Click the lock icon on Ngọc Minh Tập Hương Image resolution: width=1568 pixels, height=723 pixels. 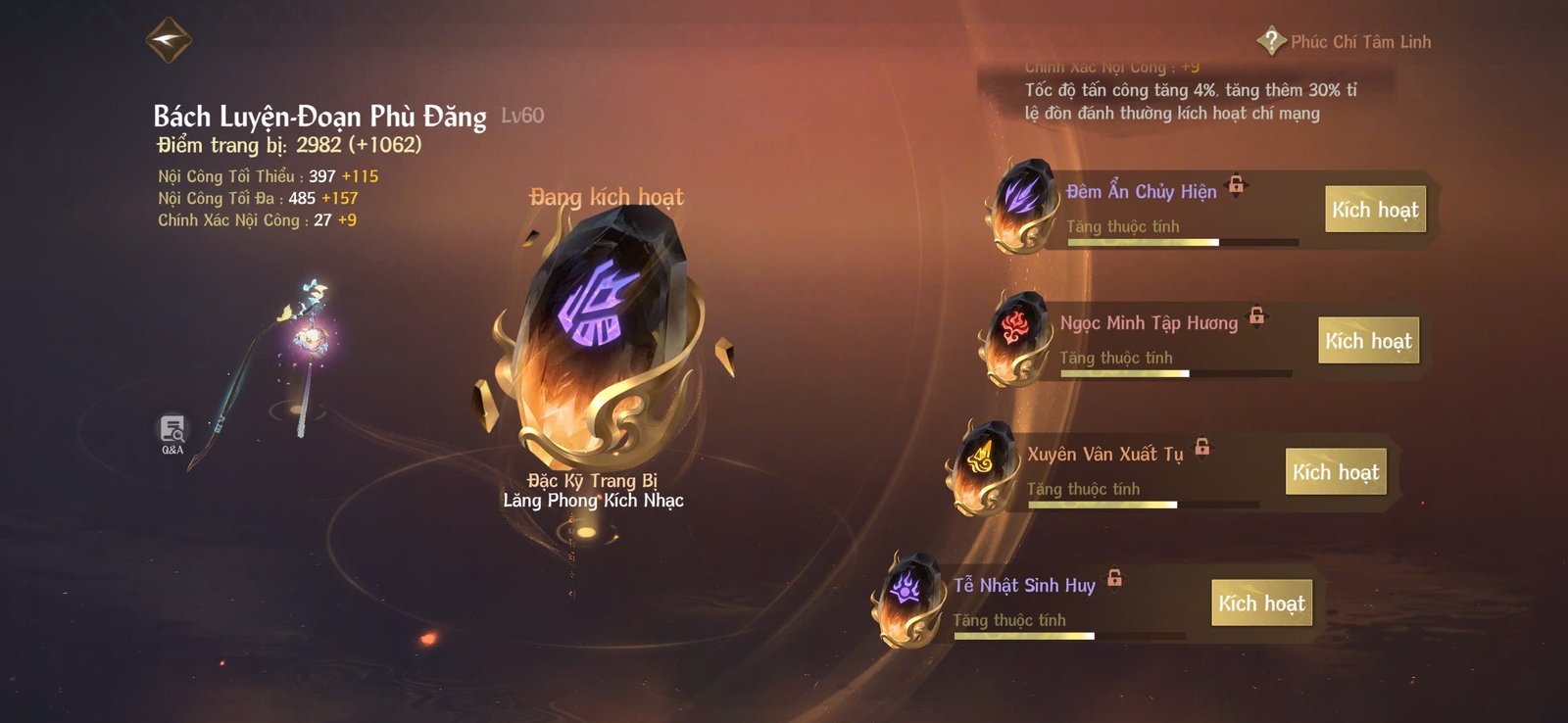click(1257, 314)
